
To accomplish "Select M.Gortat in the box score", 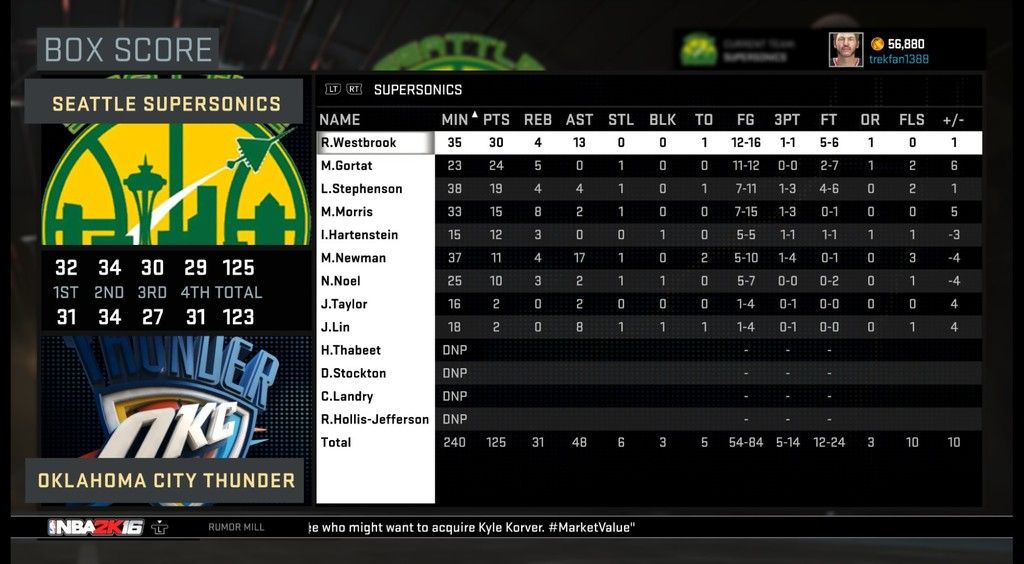I will pos(346,166).
